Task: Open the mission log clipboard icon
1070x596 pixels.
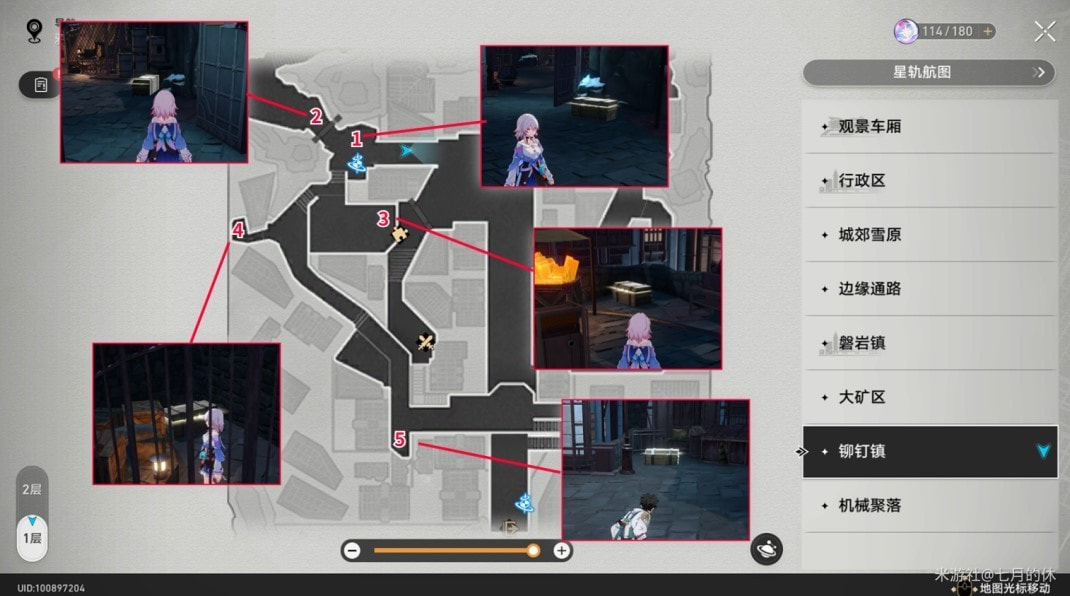Action: 41,85
